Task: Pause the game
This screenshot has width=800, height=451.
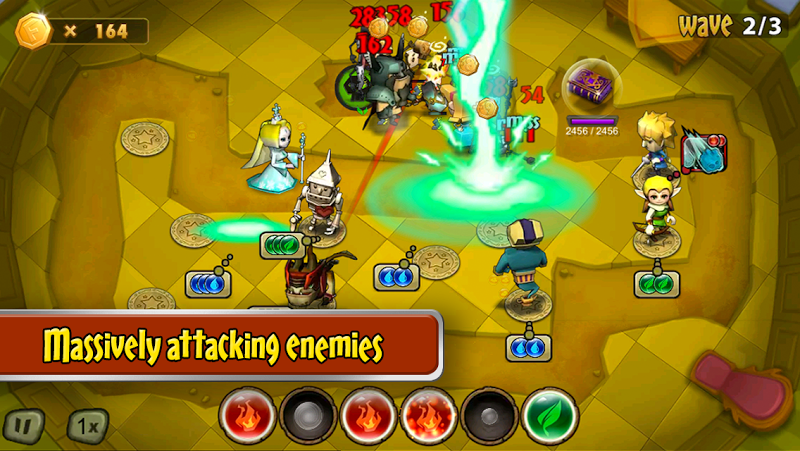Action: click(x=24, y=425)
